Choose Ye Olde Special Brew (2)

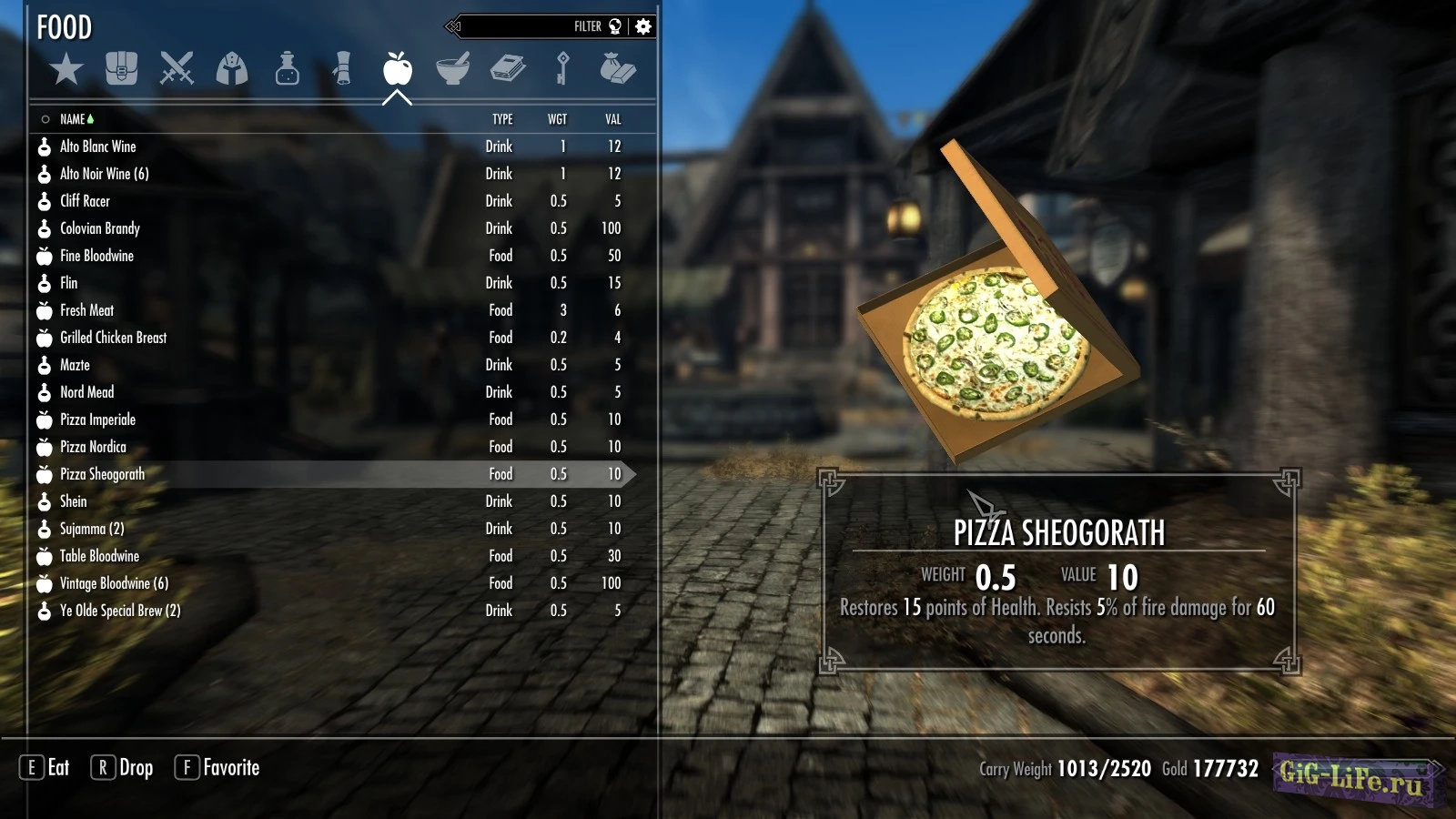[120, 611]
